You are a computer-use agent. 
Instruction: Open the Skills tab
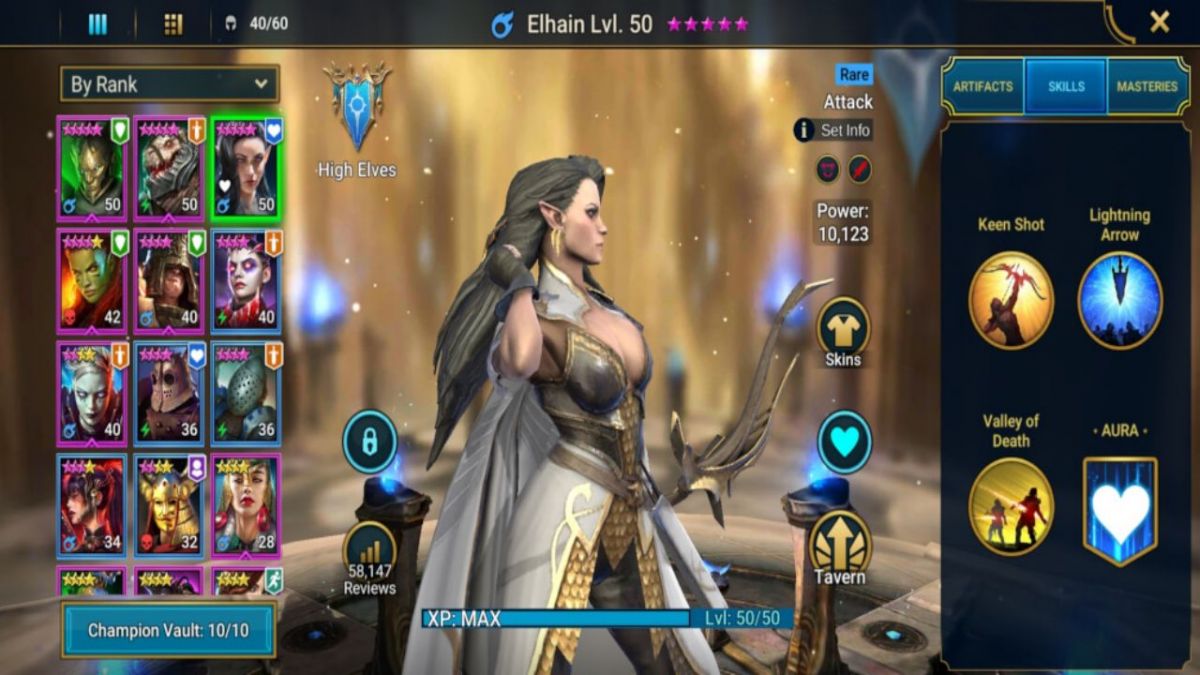pyautogui.click(x=1065, y=87)
